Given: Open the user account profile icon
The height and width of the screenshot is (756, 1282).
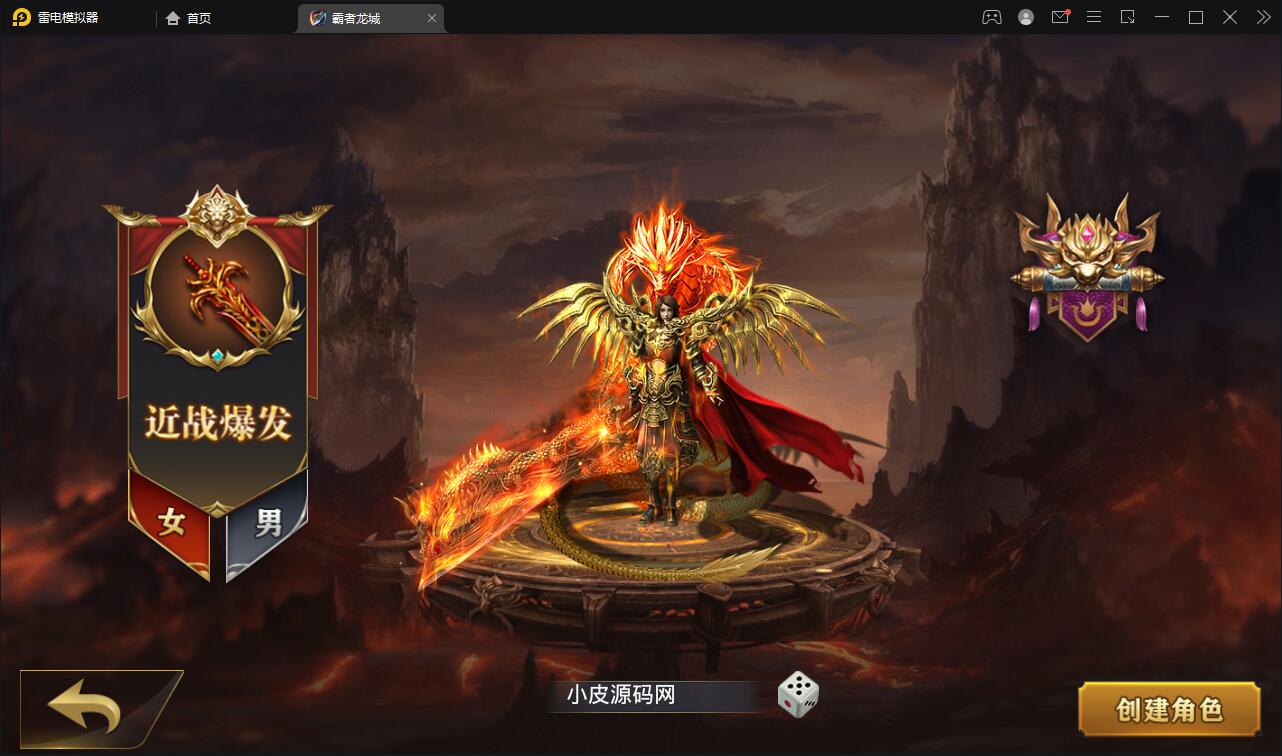Looking at the screenshot, I should tap(1024, 17).
